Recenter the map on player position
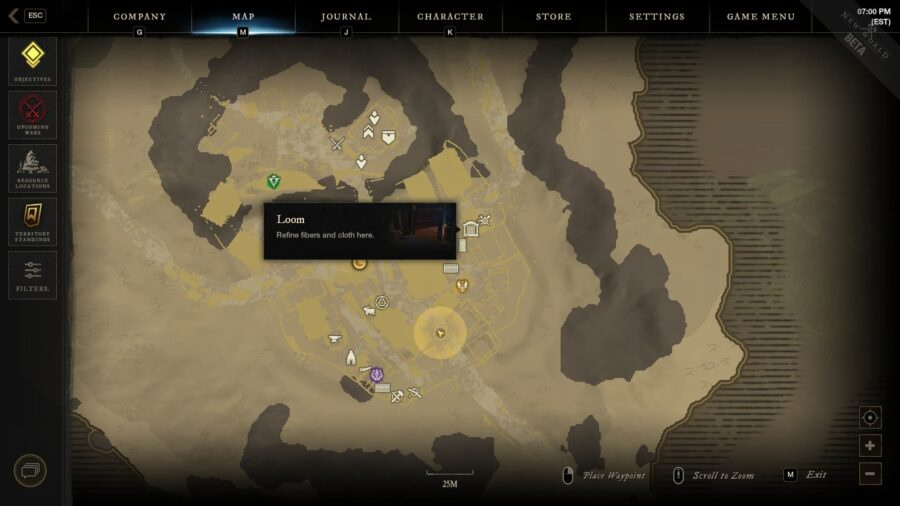Viewport: 900px width, 506px height. coord(870,418)
